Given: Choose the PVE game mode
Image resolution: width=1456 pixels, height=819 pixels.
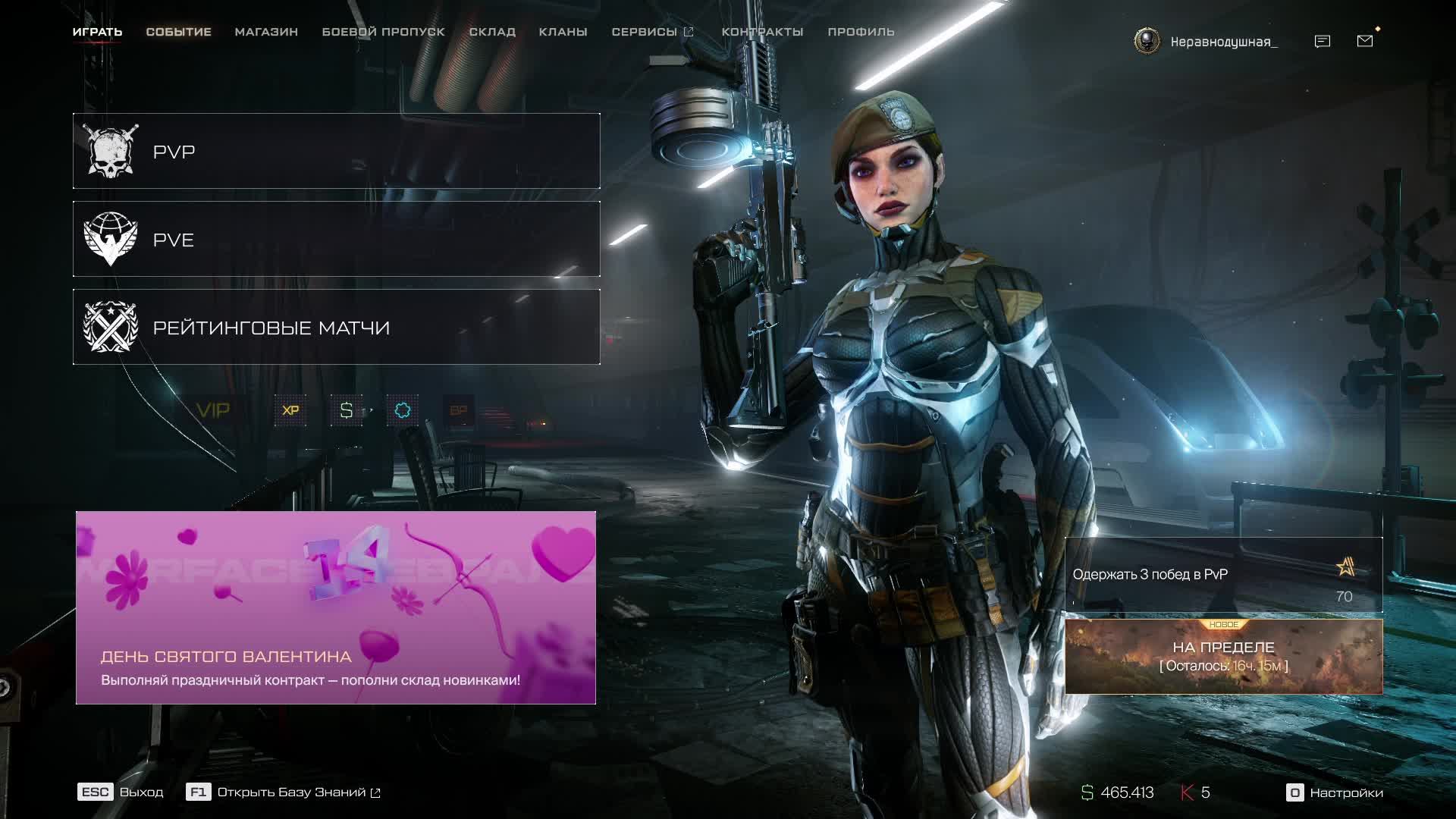Looking at the screenshot, I should click(336, 239).
